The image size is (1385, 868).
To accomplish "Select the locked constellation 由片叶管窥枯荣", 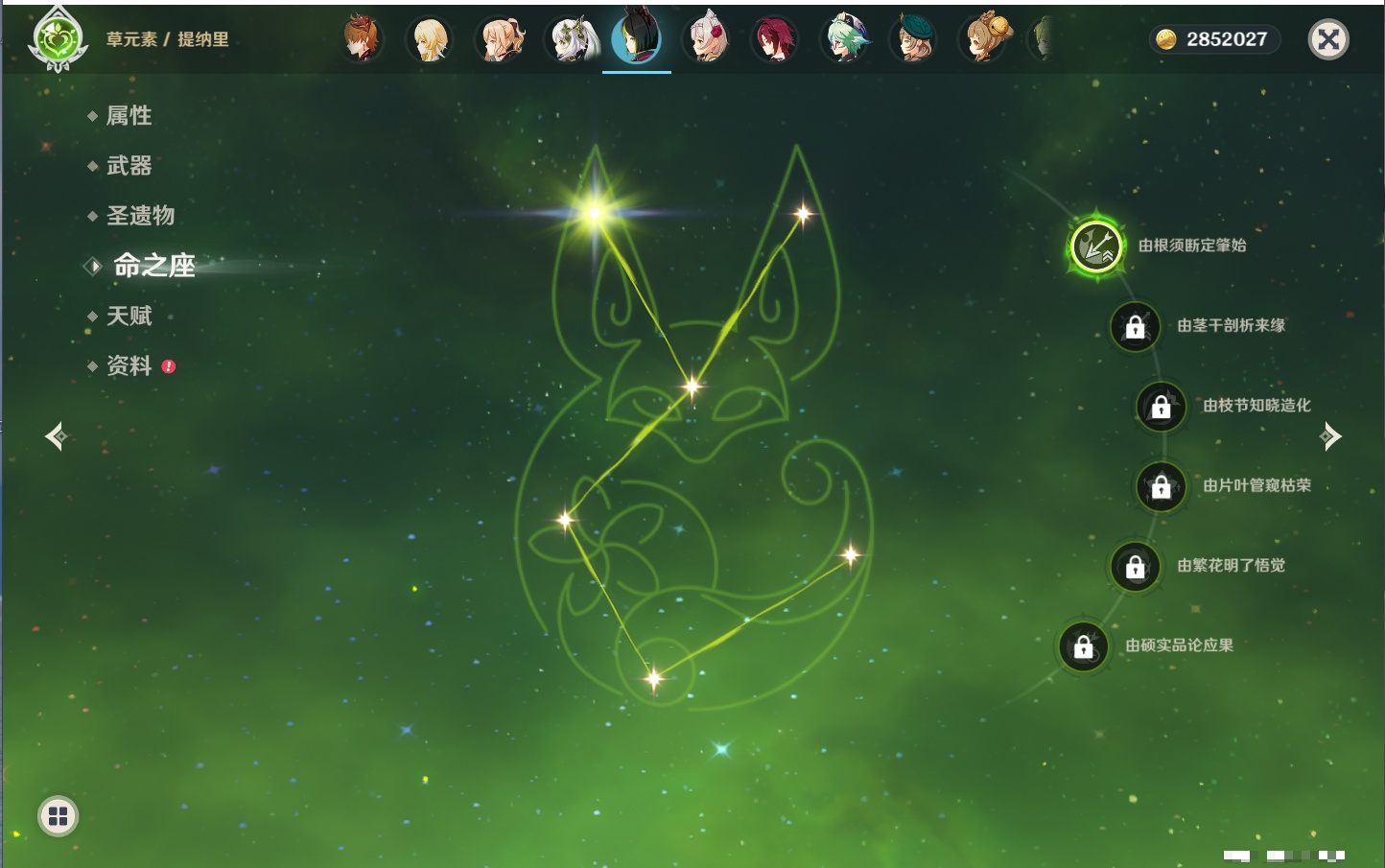I will (x=1161, y=486).
